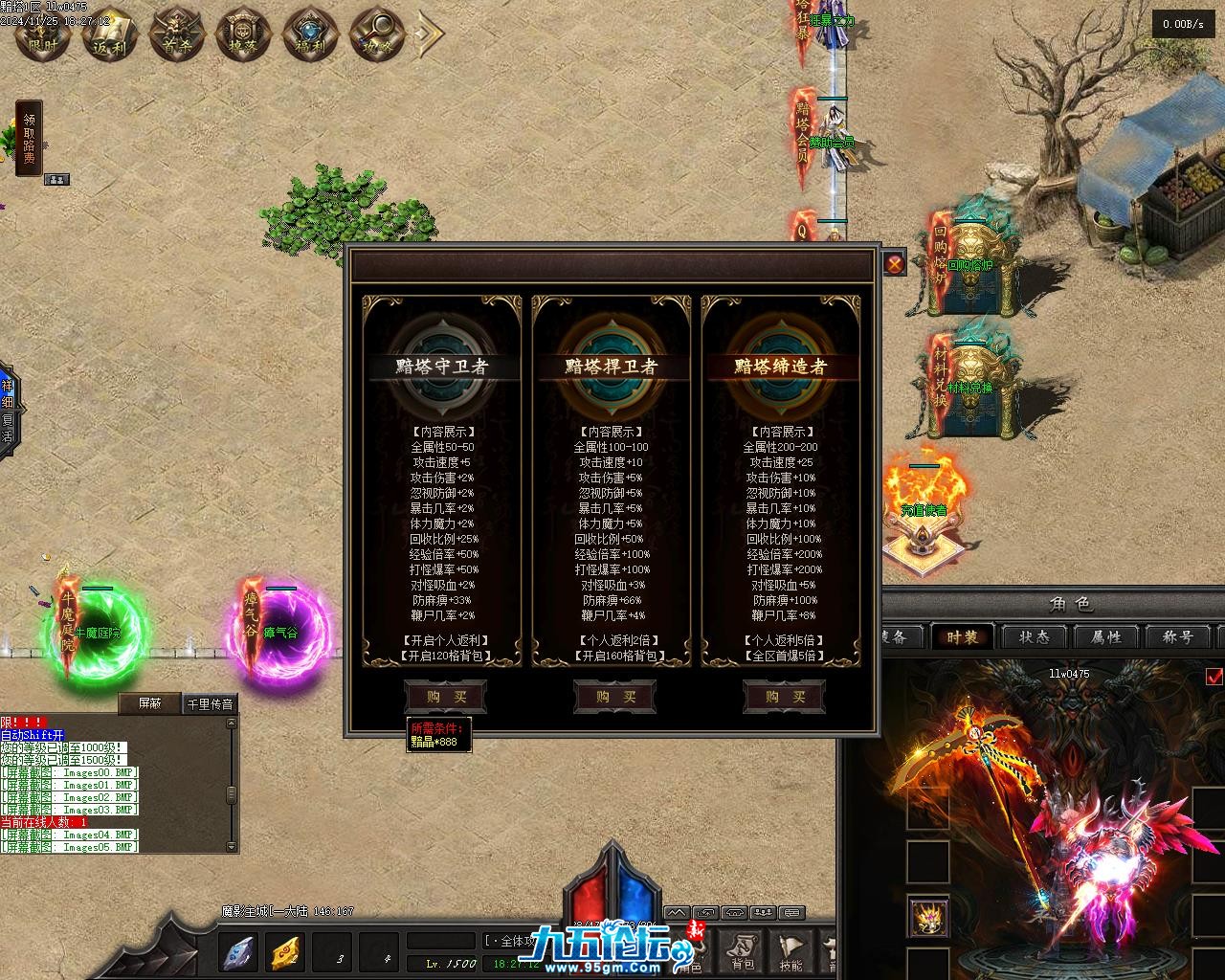Buy the 黯塔缔造者 package
Screen dimensions: 1225x980
click(x=784, y=697)
